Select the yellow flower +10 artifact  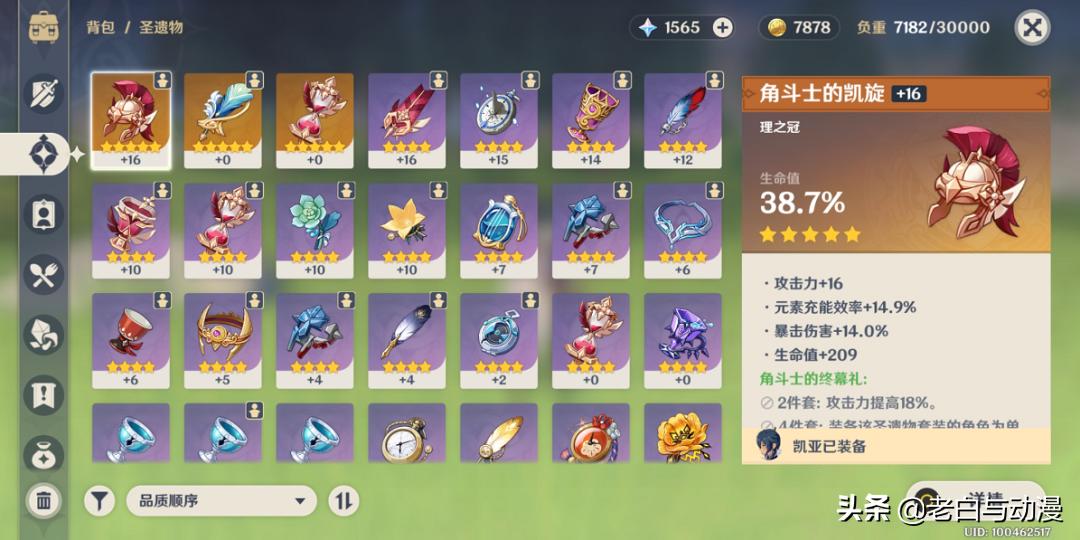click(x=407, y=229)
